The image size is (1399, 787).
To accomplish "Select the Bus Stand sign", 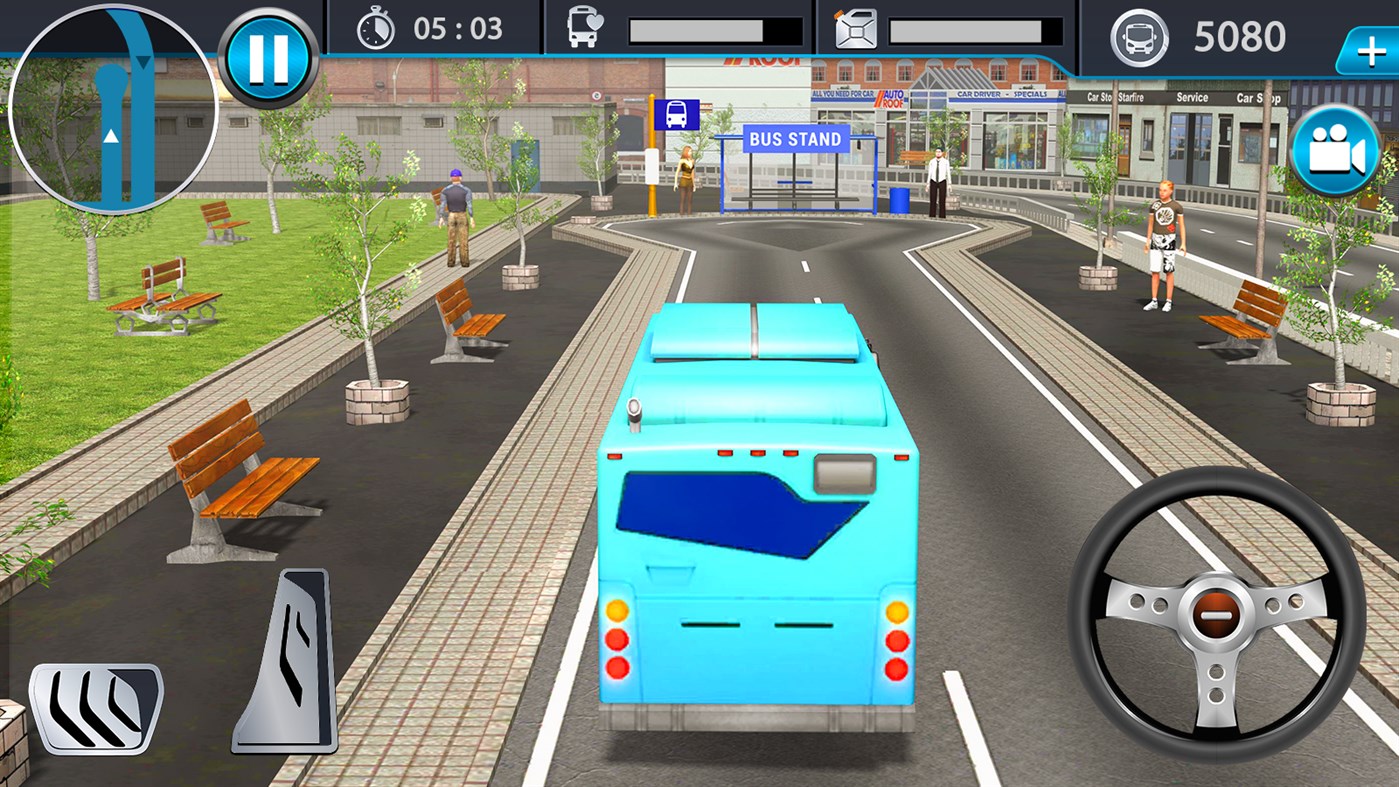I will (794, 139).
